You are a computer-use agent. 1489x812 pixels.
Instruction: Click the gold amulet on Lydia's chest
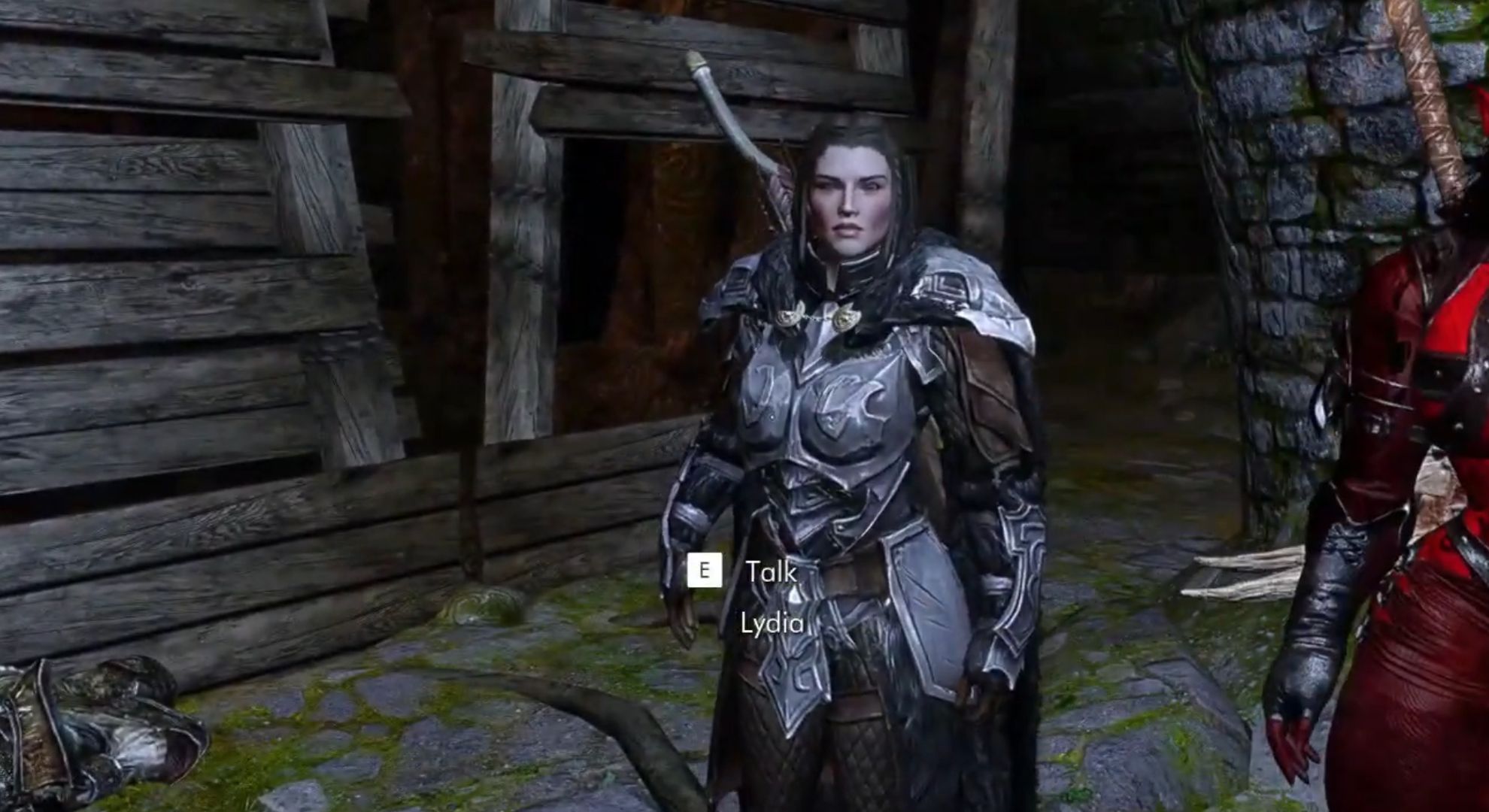[842, 316]
